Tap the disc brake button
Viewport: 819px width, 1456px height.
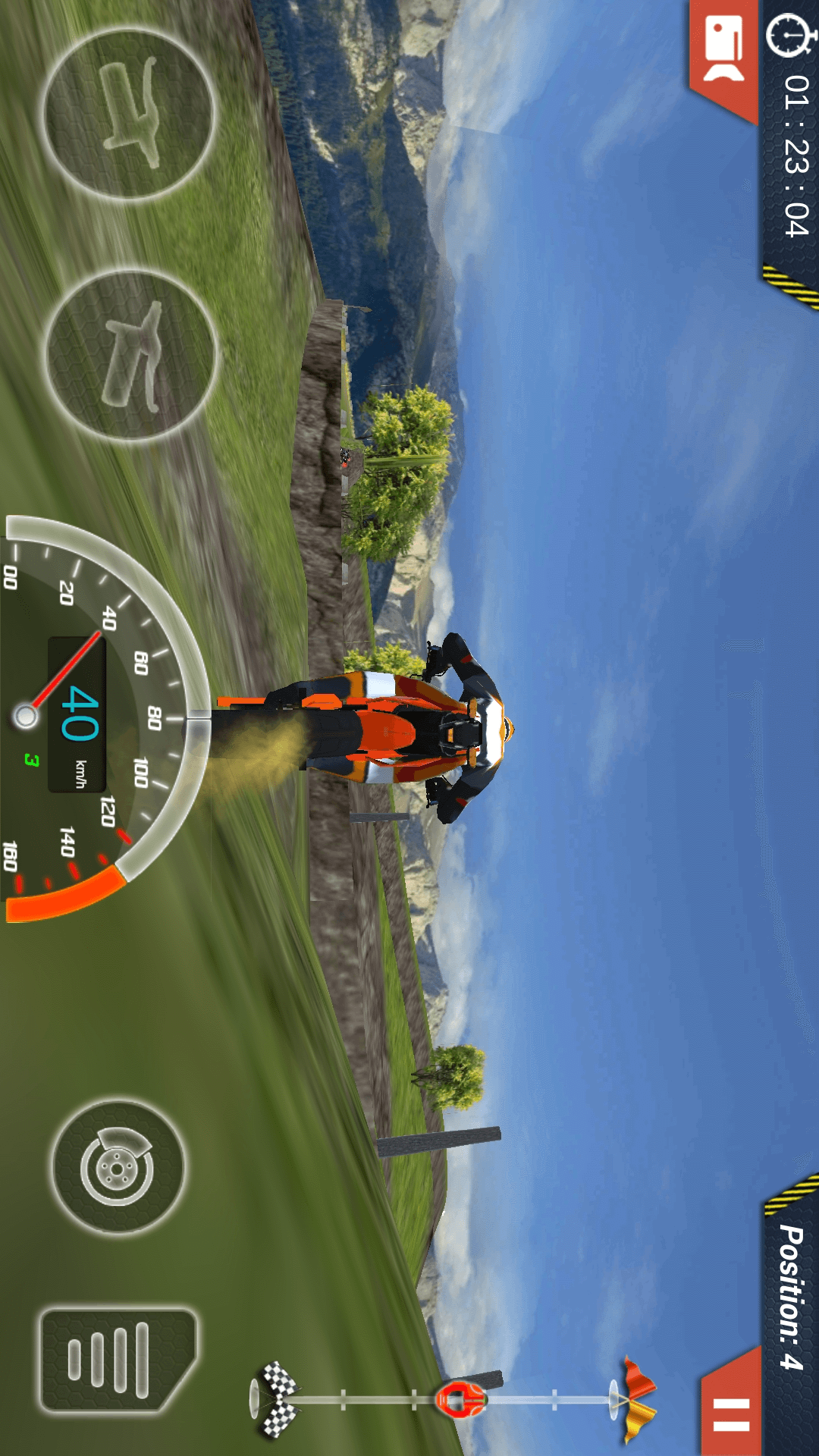[x=118, y=1168]
